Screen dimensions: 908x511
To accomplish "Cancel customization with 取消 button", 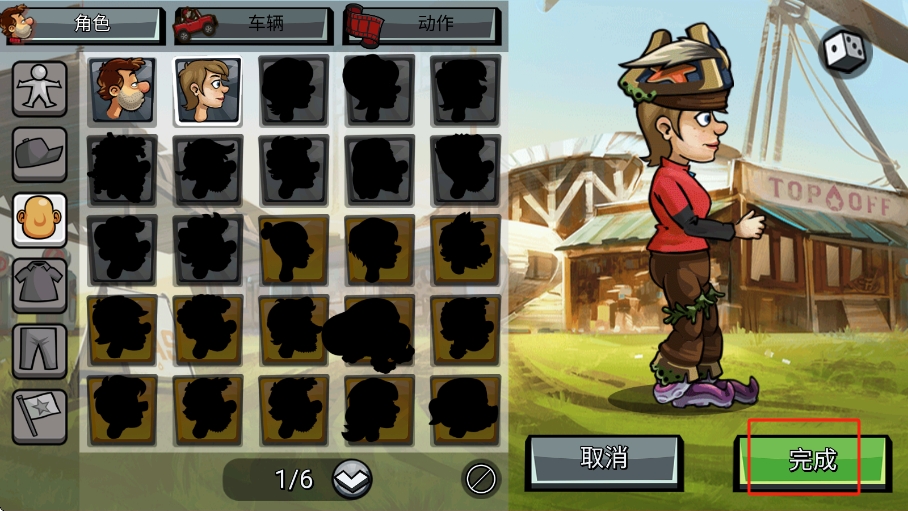I will tap(604, 460).
